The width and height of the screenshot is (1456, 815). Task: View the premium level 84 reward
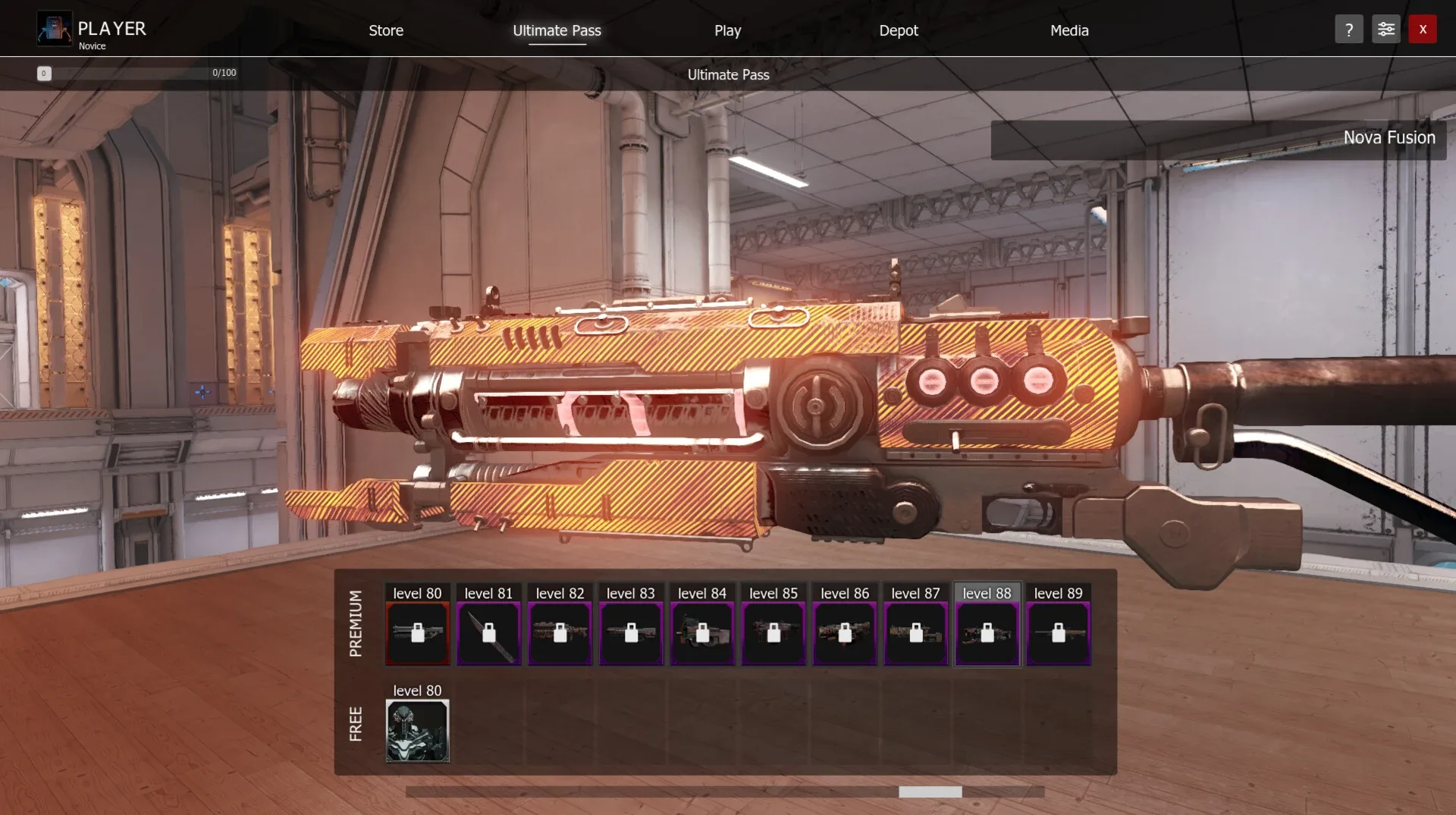(702, 633)
